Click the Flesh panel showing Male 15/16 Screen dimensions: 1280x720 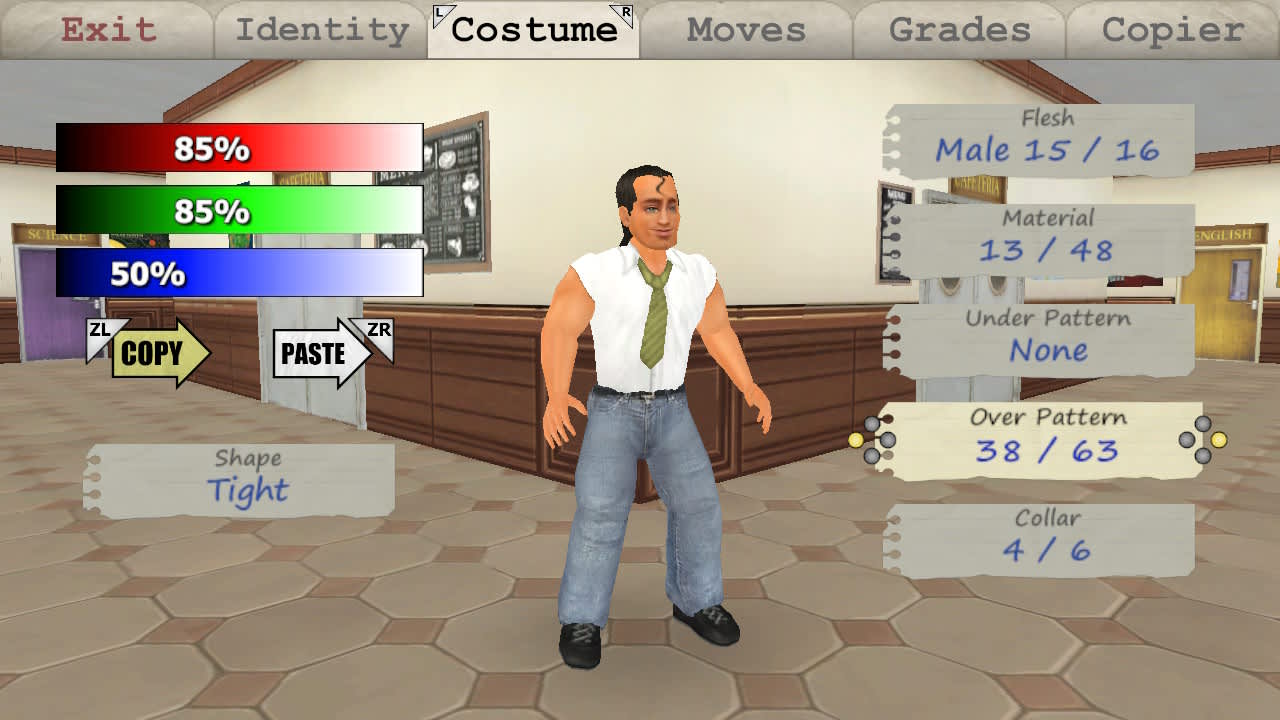pyautogui.click(x=1045, y=138)
